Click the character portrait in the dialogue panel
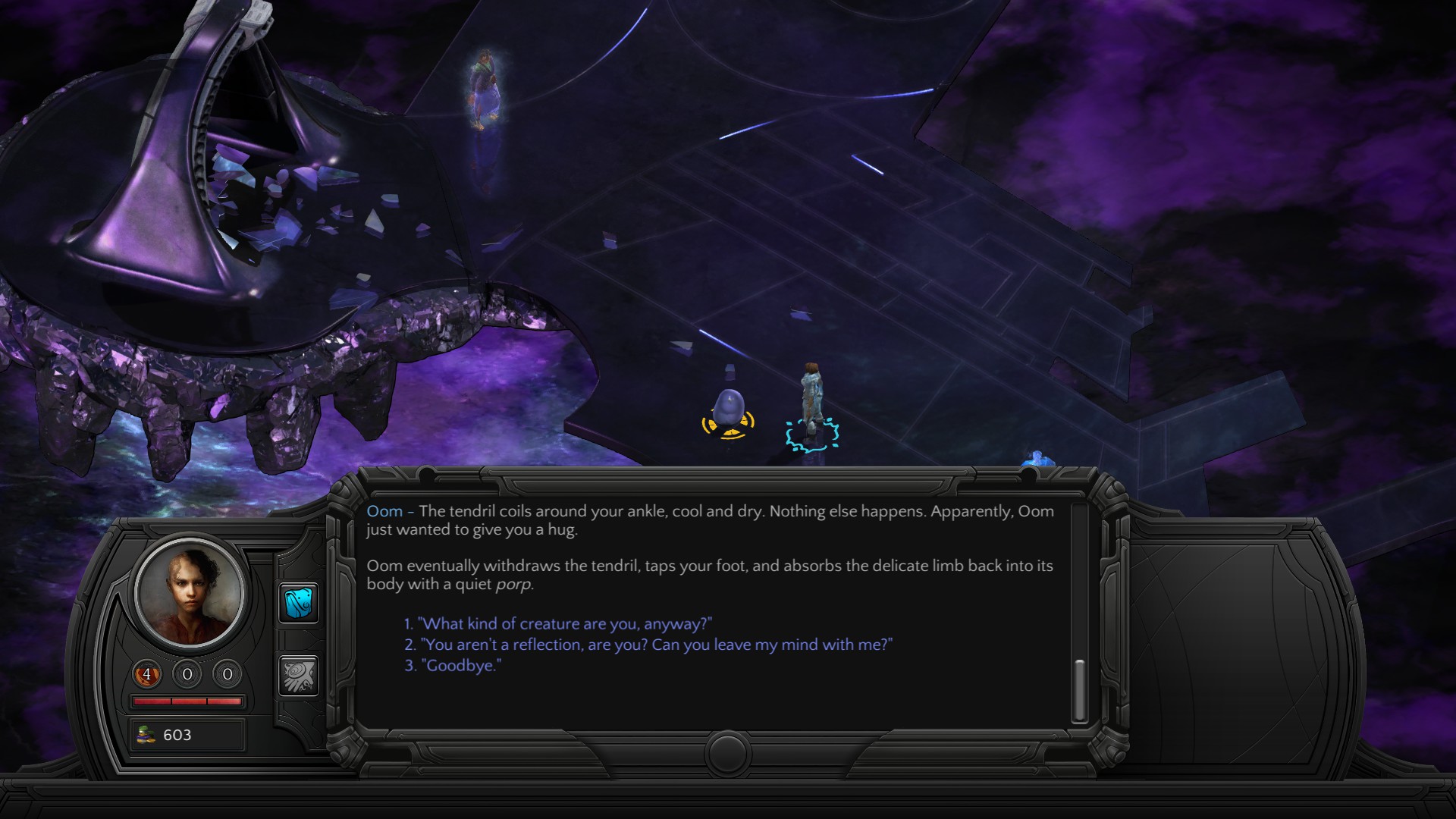The image size is (1456, 819). (190, 593)
